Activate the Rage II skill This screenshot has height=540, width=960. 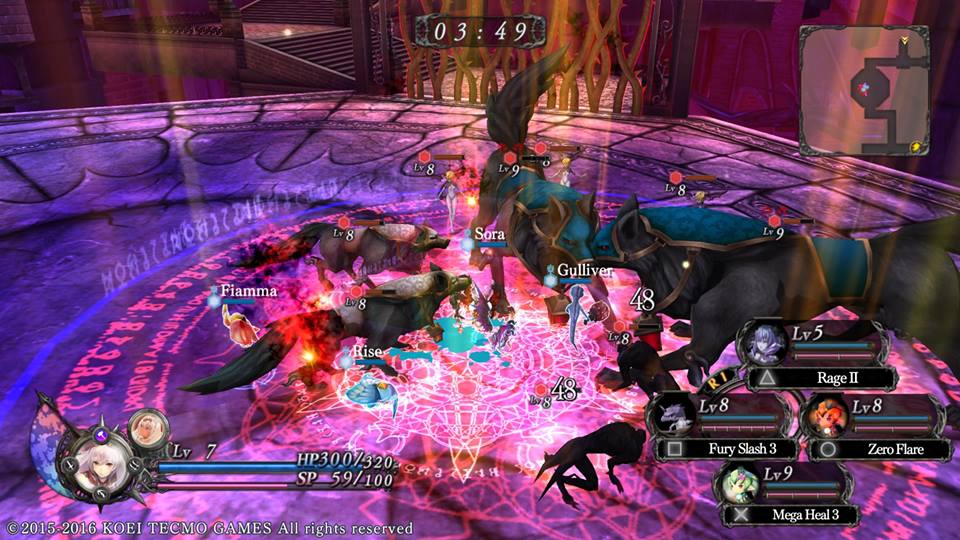(x=826, y=378)
